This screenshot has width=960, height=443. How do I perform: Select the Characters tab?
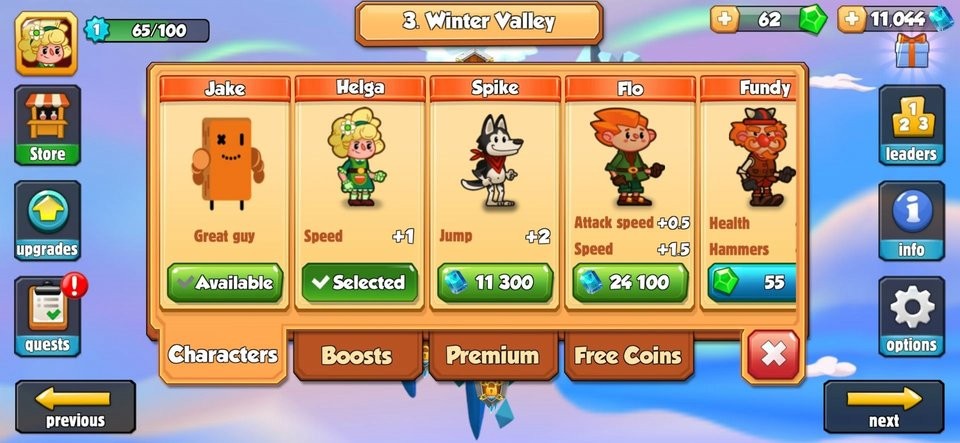223,354
